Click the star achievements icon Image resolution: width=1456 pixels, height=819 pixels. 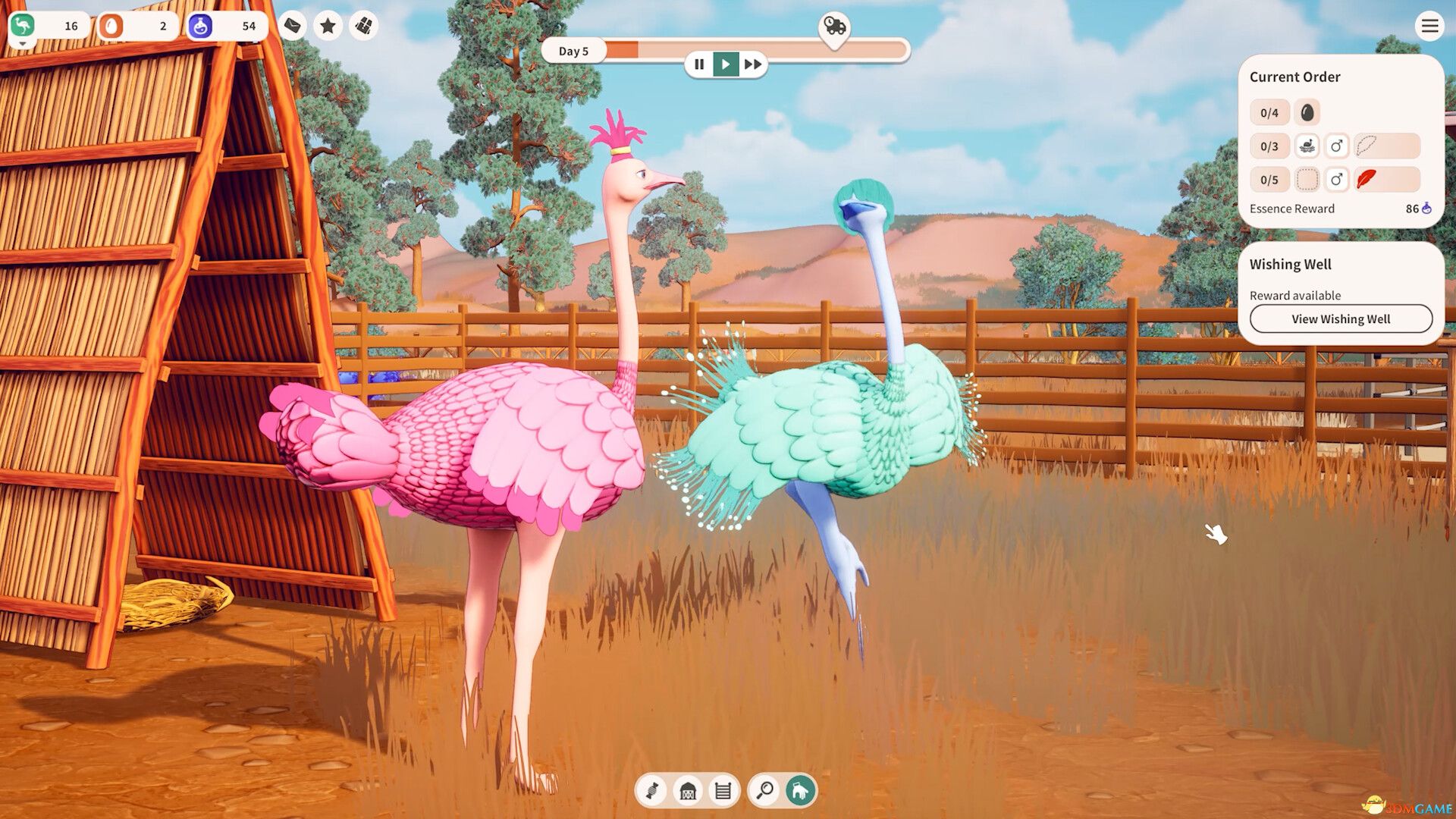point(328,25)
